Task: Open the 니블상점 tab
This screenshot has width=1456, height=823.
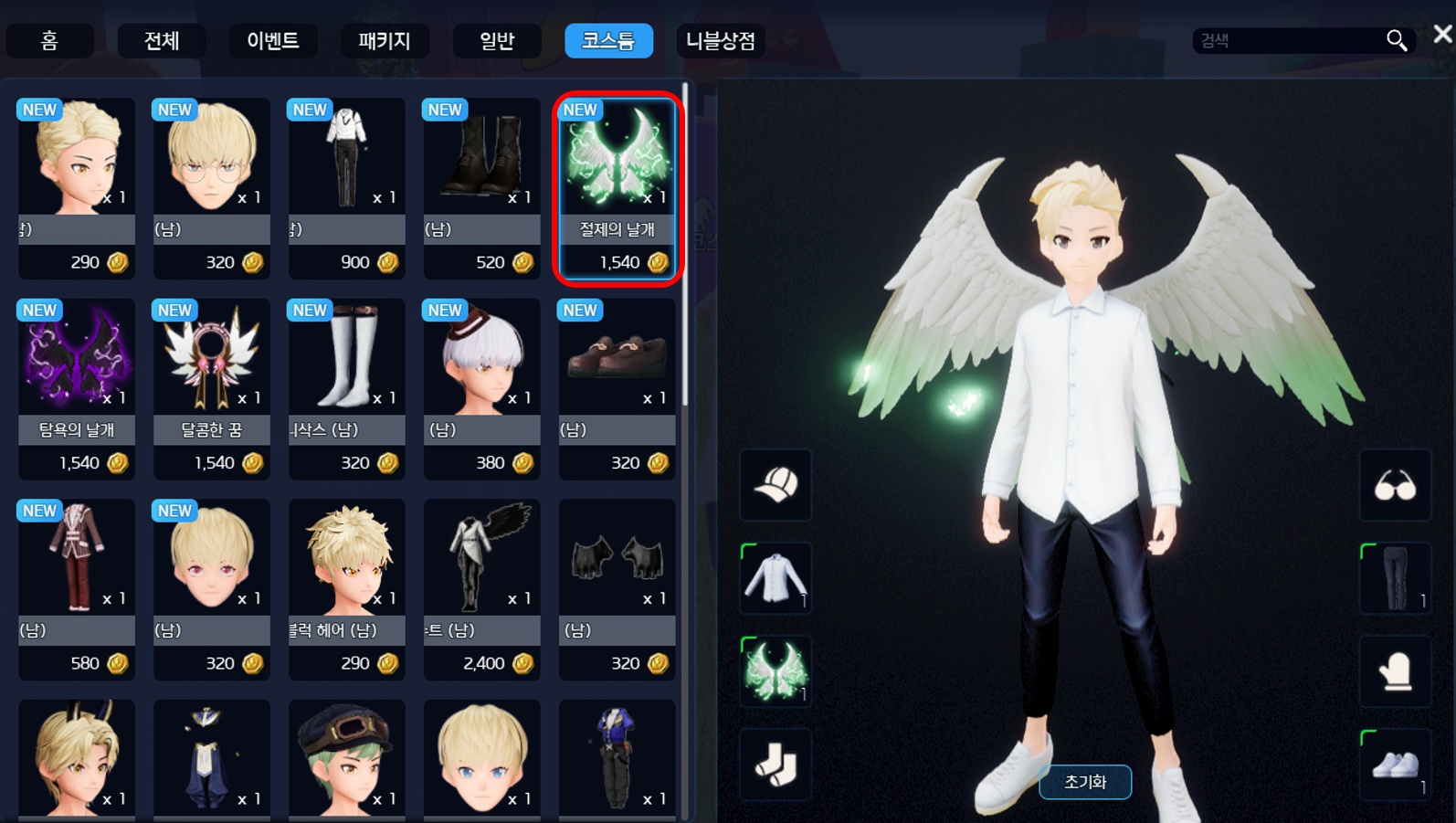Action: [x=721, y=41]
